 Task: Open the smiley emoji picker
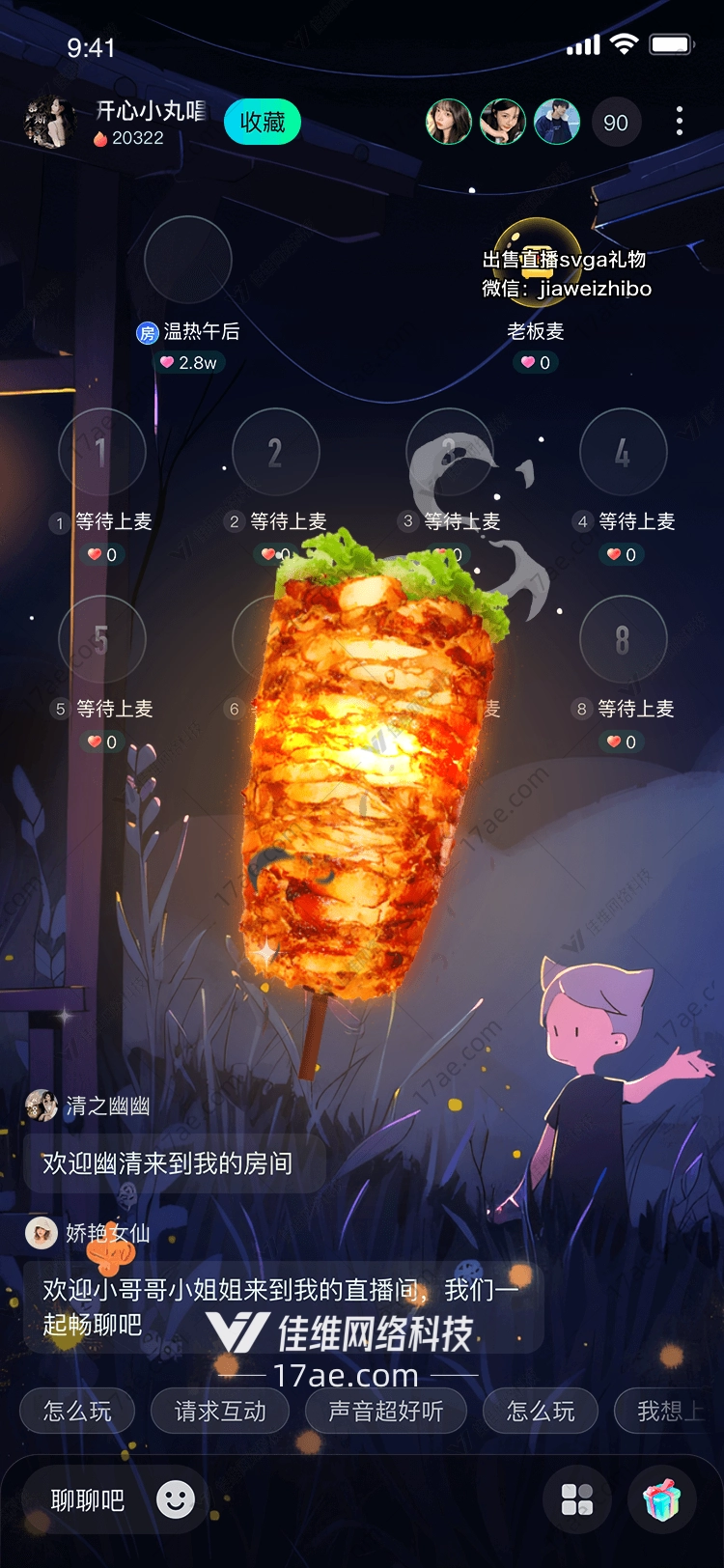coord(176,1499)
